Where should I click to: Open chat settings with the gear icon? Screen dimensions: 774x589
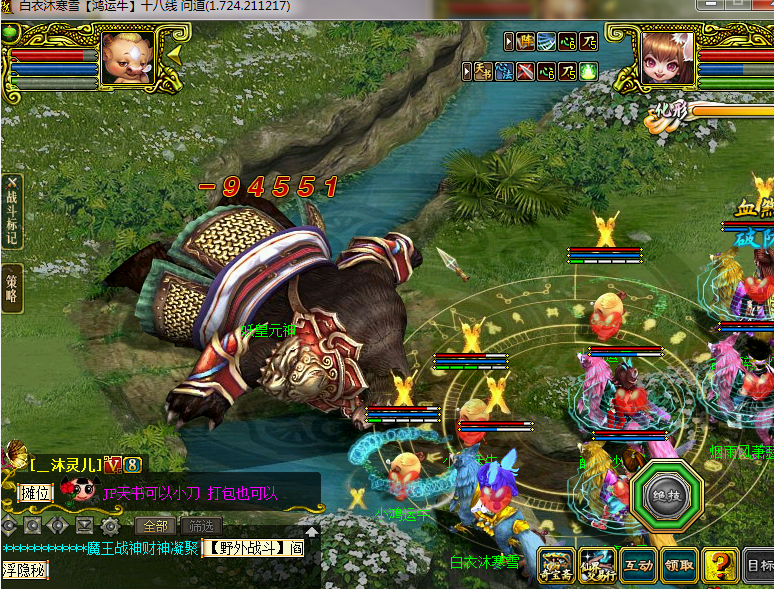tap(110, 525)
